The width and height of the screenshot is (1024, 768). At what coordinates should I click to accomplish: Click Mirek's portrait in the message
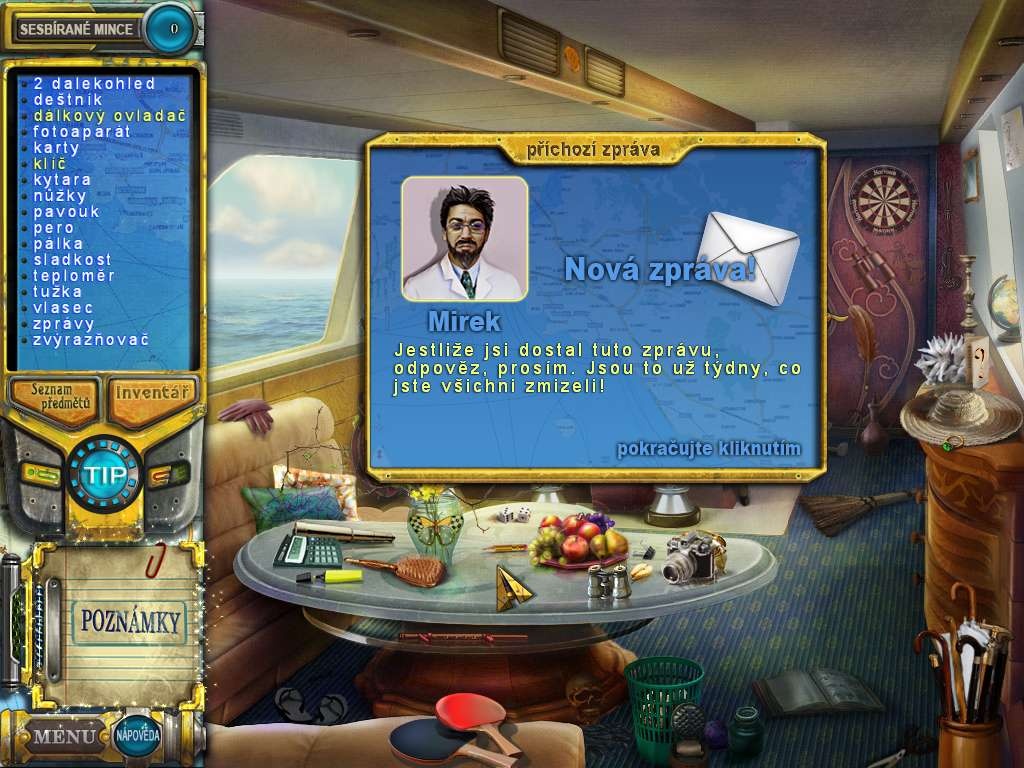pos(464,239)
